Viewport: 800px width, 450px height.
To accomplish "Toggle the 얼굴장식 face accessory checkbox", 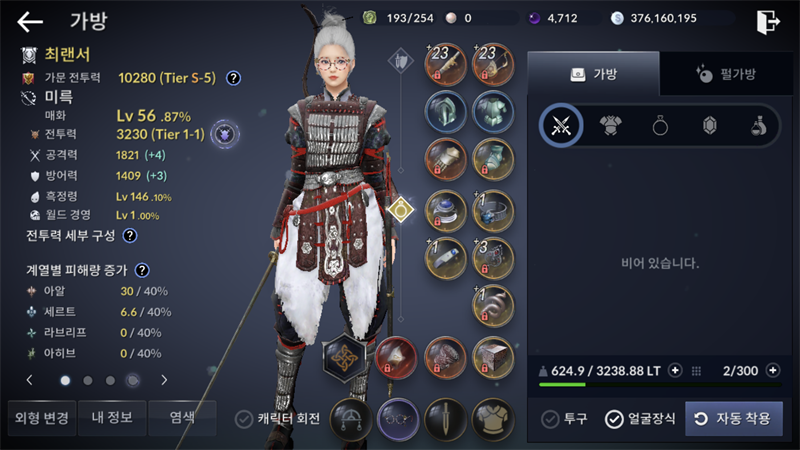I will [614, 419].
